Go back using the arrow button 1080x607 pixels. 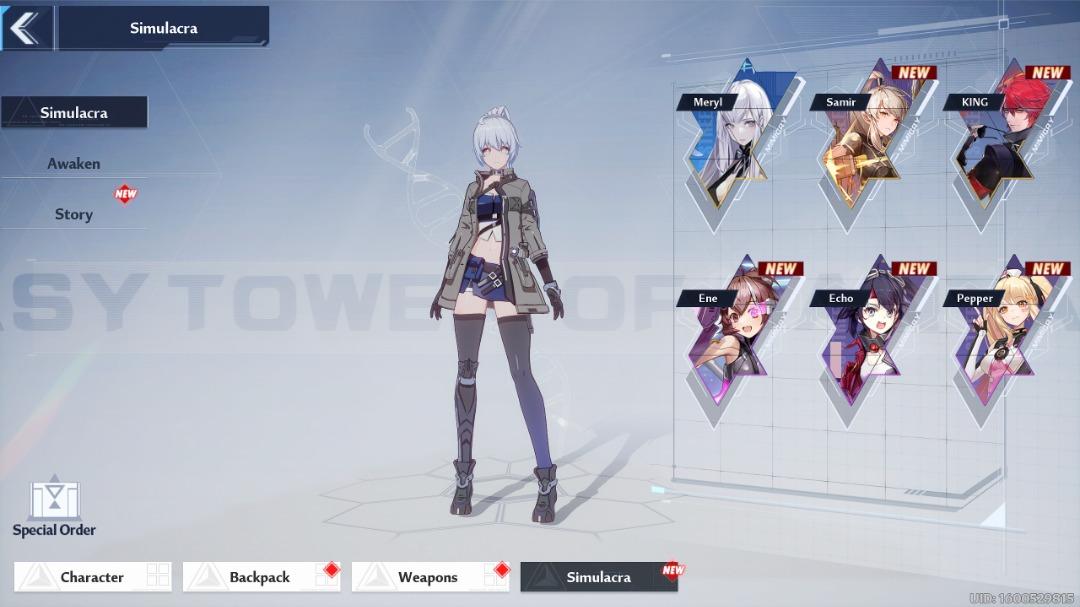[24, 28]
